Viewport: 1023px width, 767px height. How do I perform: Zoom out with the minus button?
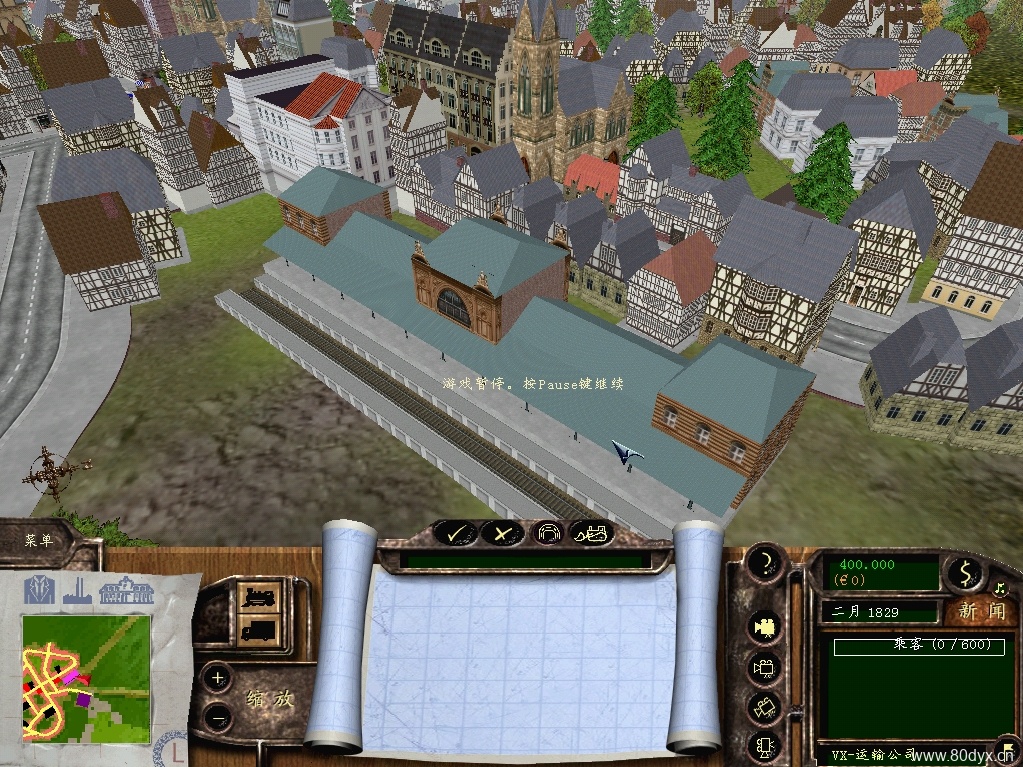pyautogui.click(x=219, y=717)
